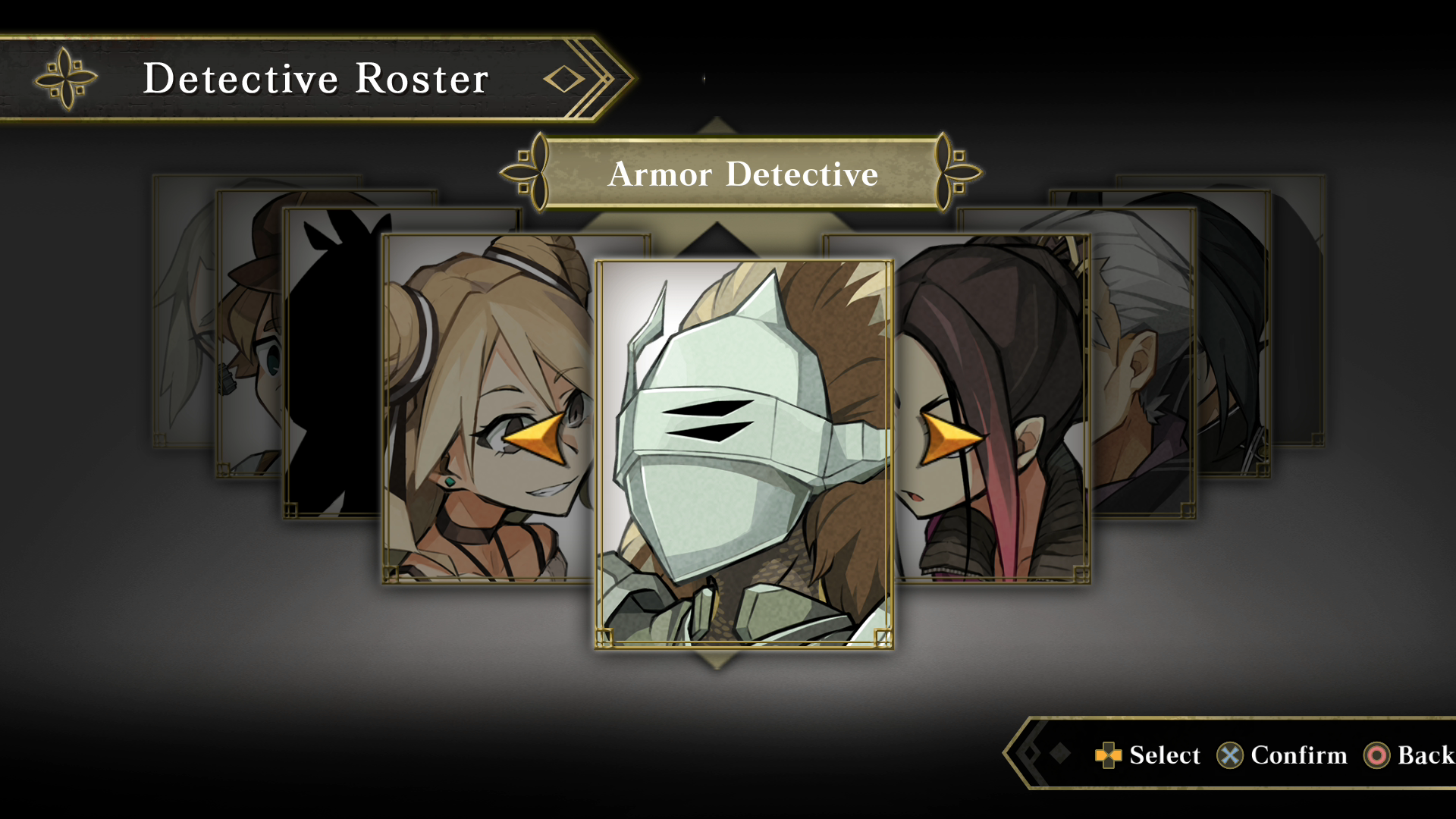Choose the brown-hat orange-haired detective card
The height and width of the screenshot is (819, 1456).
coord(250,334)
